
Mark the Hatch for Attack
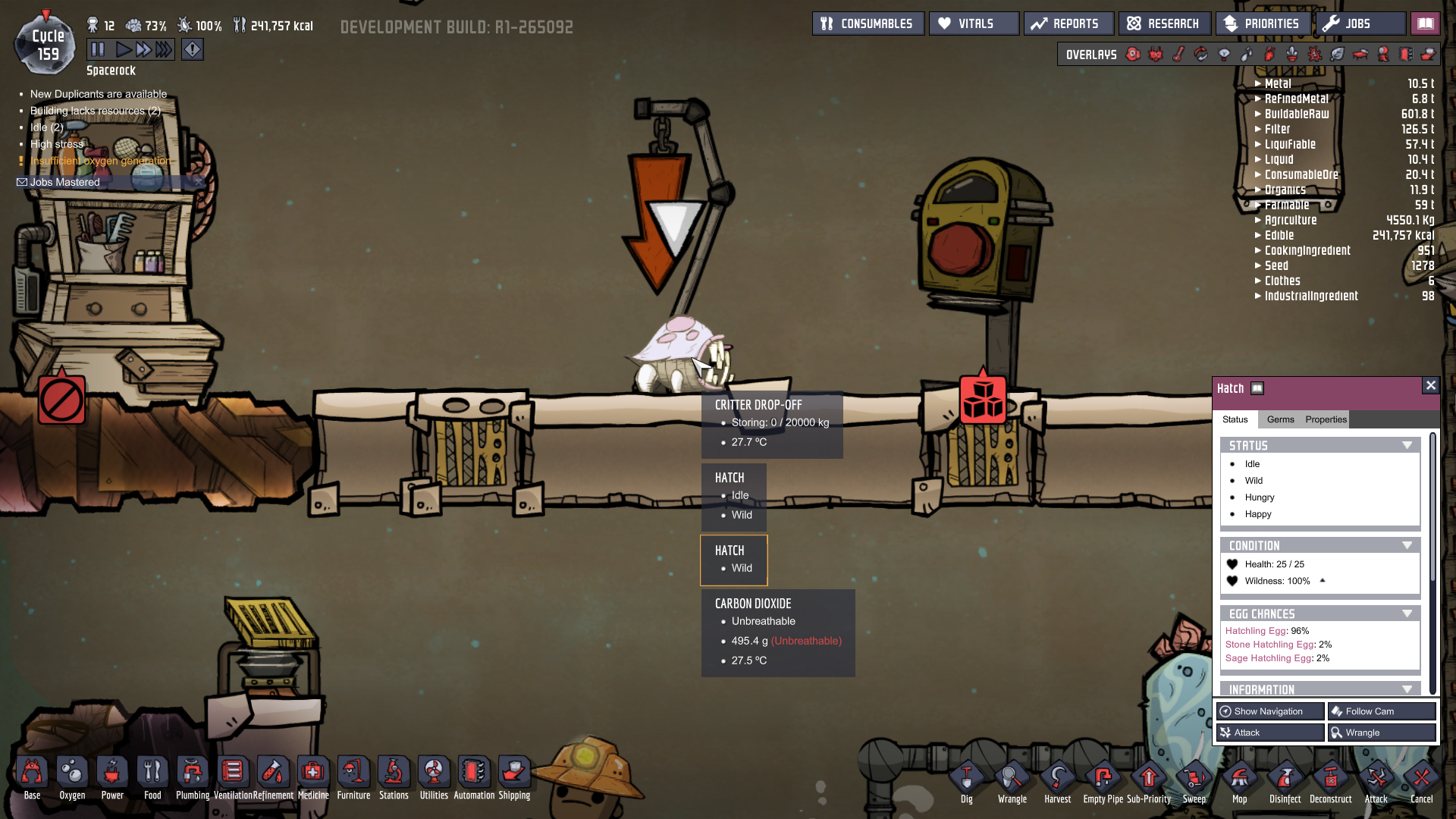coord(1269,732)
